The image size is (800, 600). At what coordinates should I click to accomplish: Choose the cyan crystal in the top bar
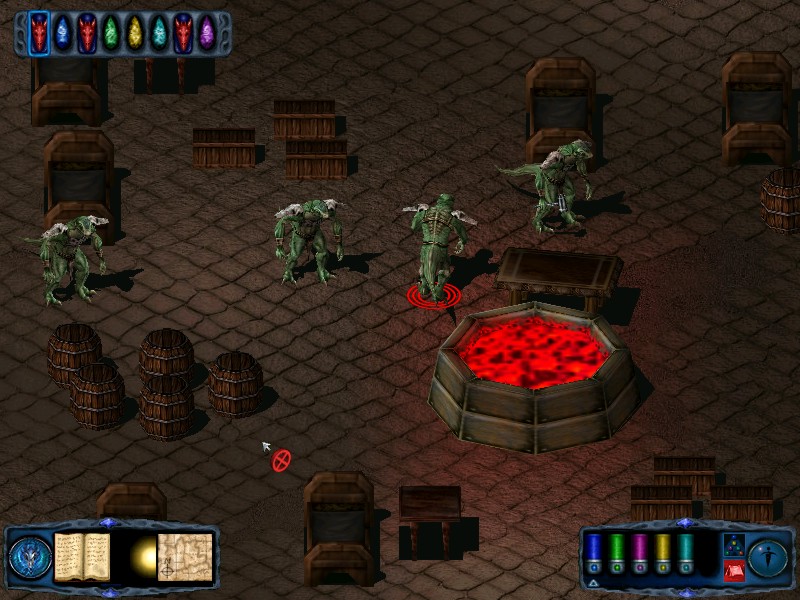pos(159,33)
